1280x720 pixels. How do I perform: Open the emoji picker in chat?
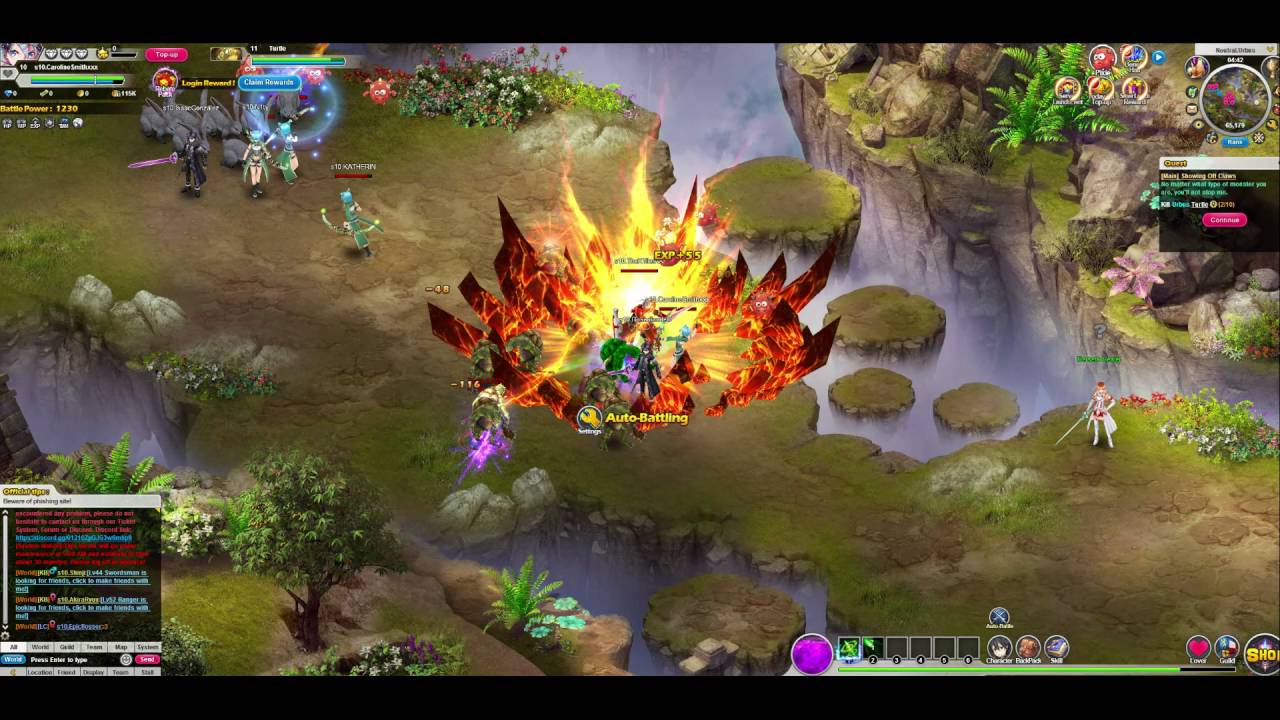[x=126, y=658]
